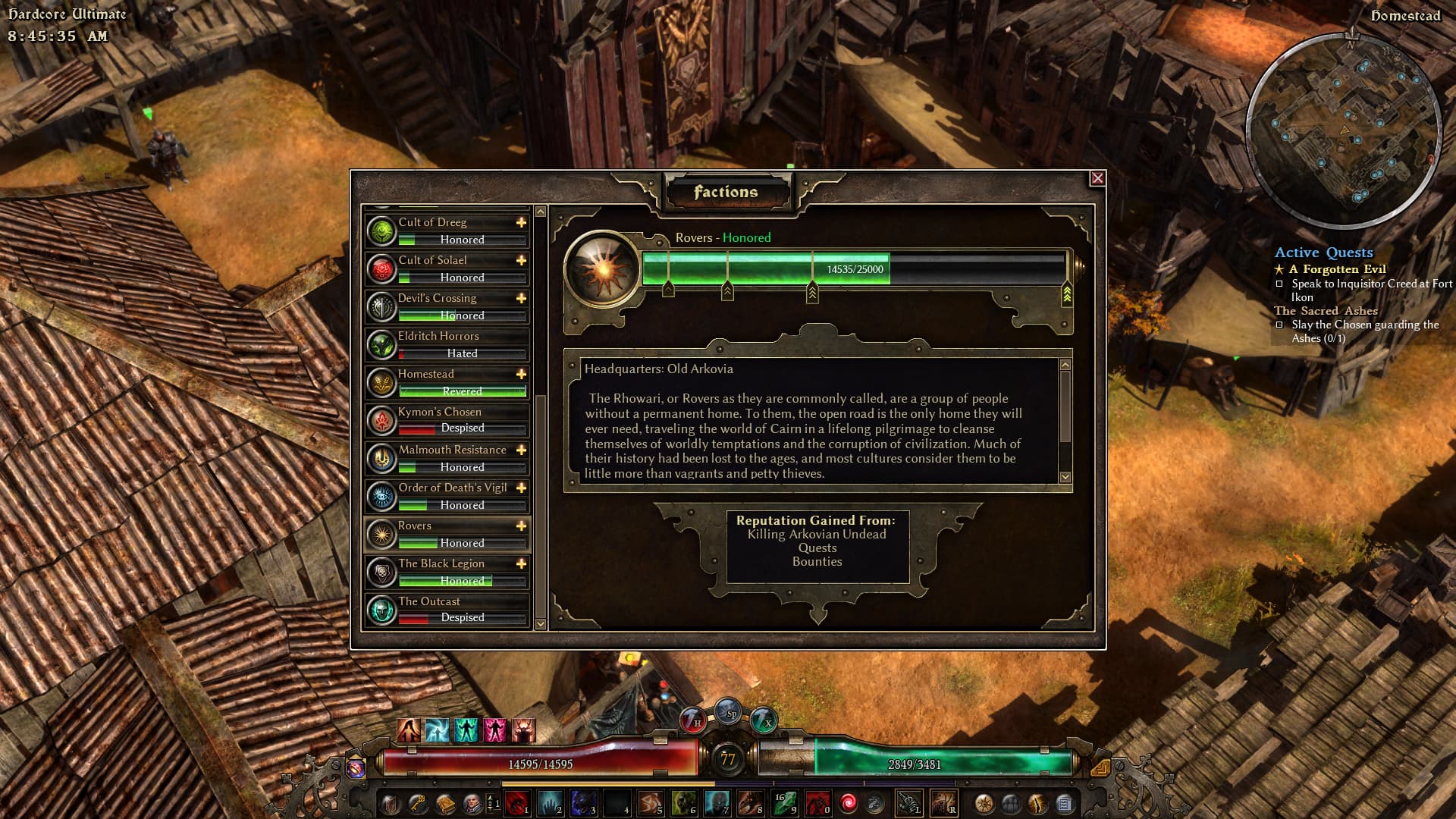Use the green energy potion button
The height and width of the screenshot is (819, 1456).
point(764,718)
